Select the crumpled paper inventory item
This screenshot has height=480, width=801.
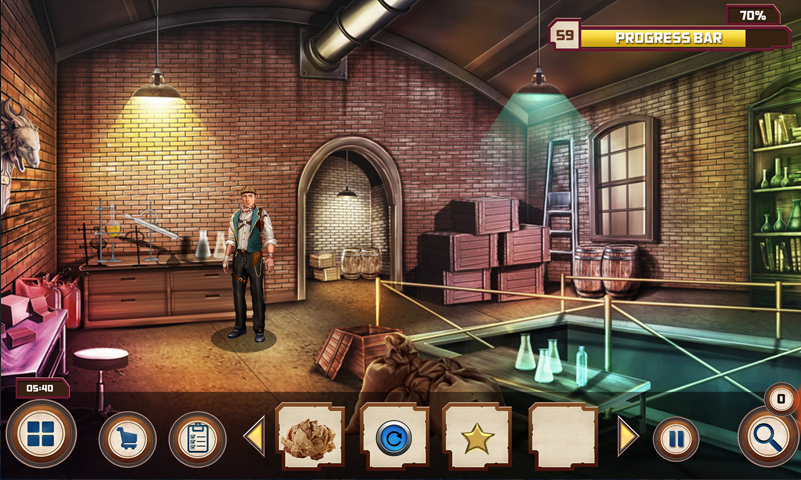[310, 437]
